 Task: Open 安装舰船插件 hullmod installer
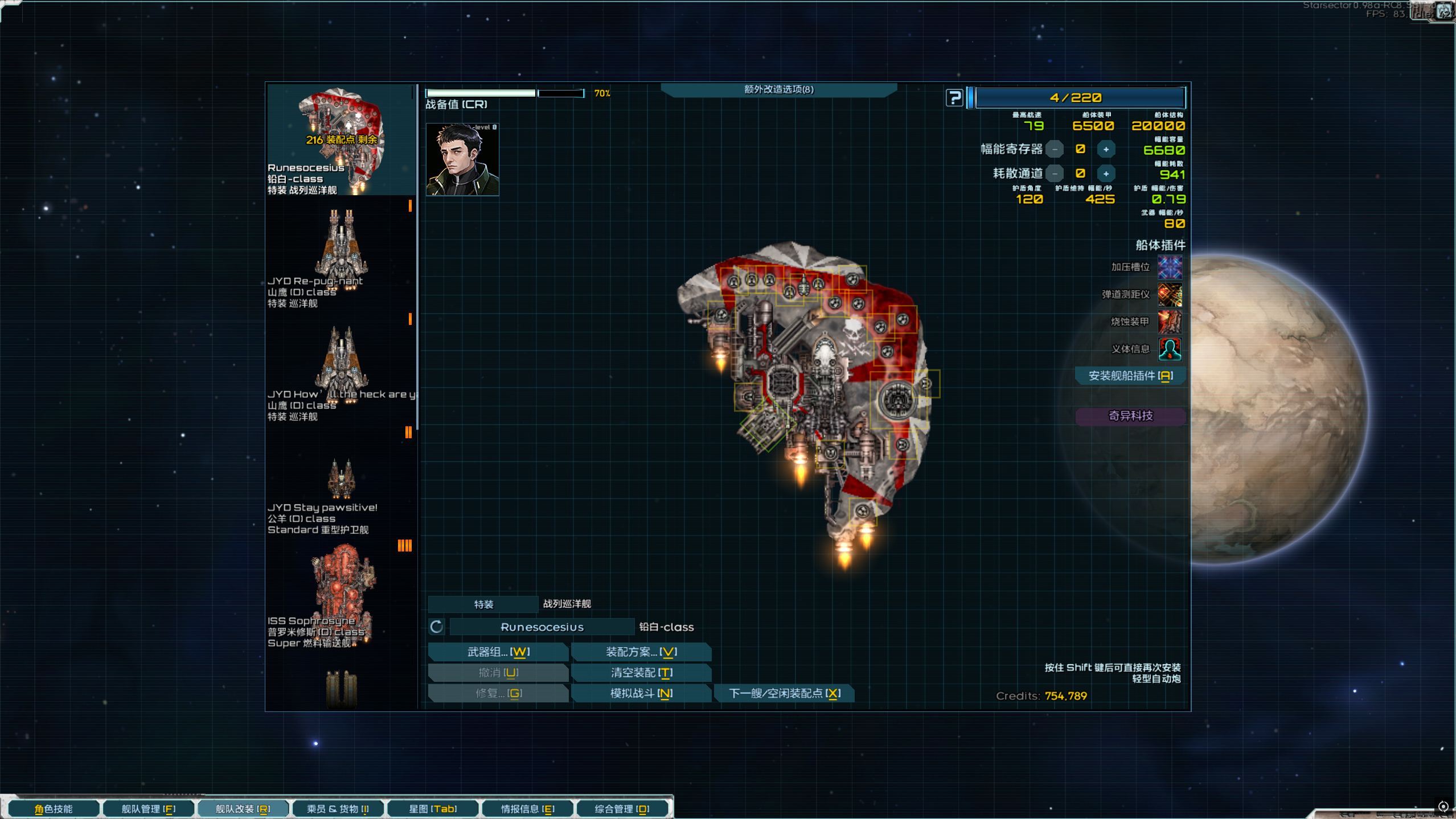click(1130, 376)
